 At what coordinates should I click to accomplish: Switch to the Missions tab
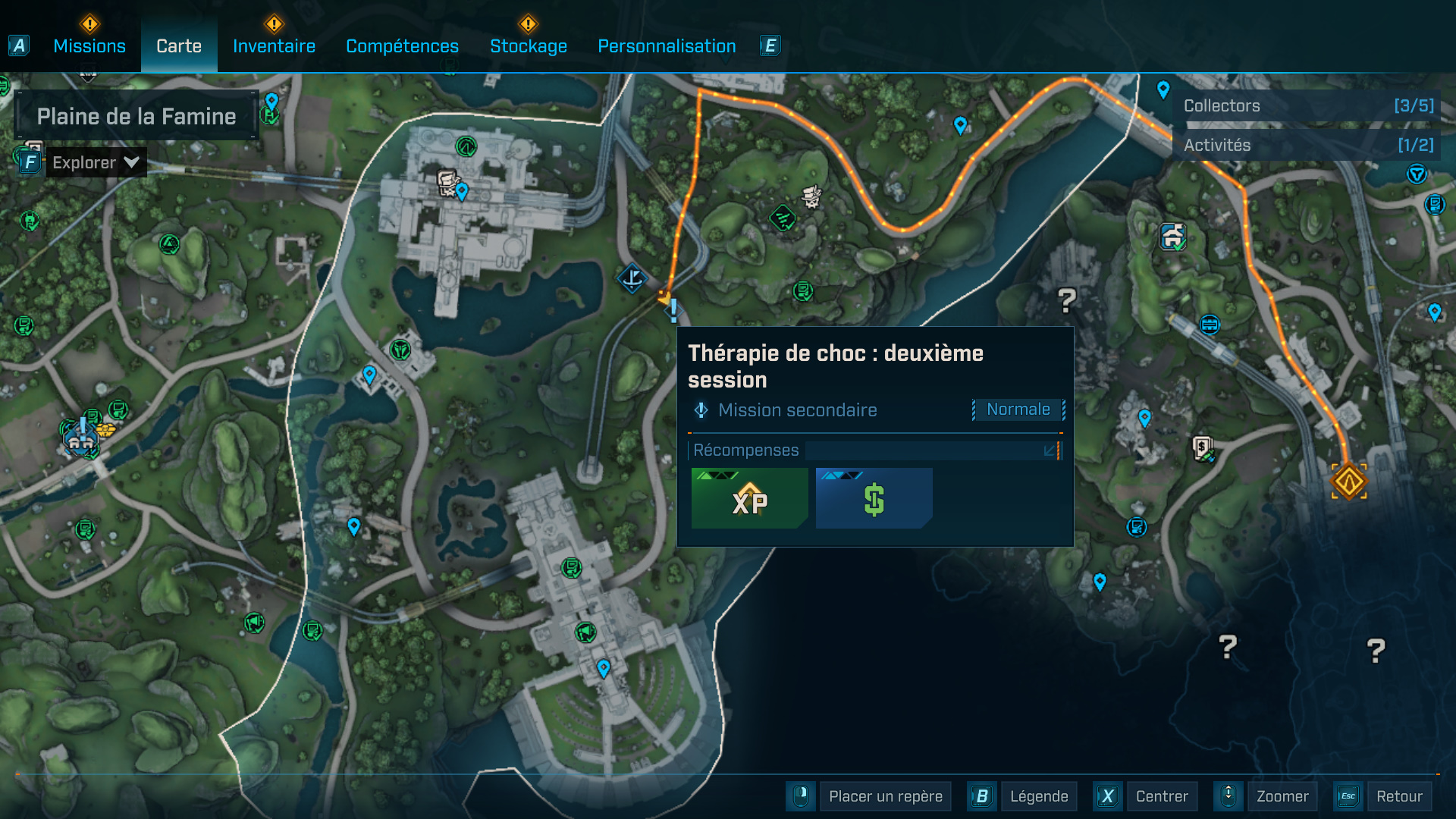89,46
